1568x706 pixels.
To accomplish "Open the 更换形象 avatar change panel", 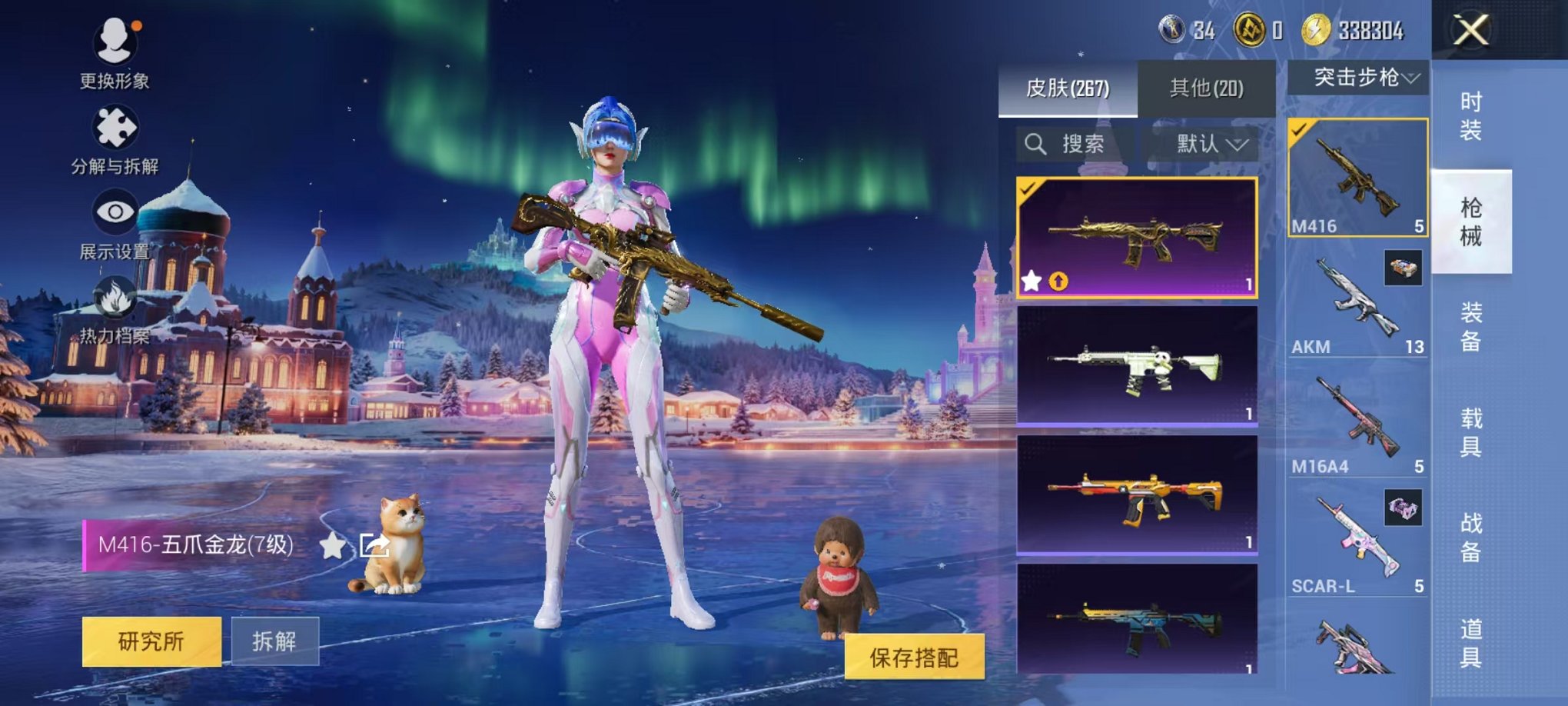I will 114,42.
